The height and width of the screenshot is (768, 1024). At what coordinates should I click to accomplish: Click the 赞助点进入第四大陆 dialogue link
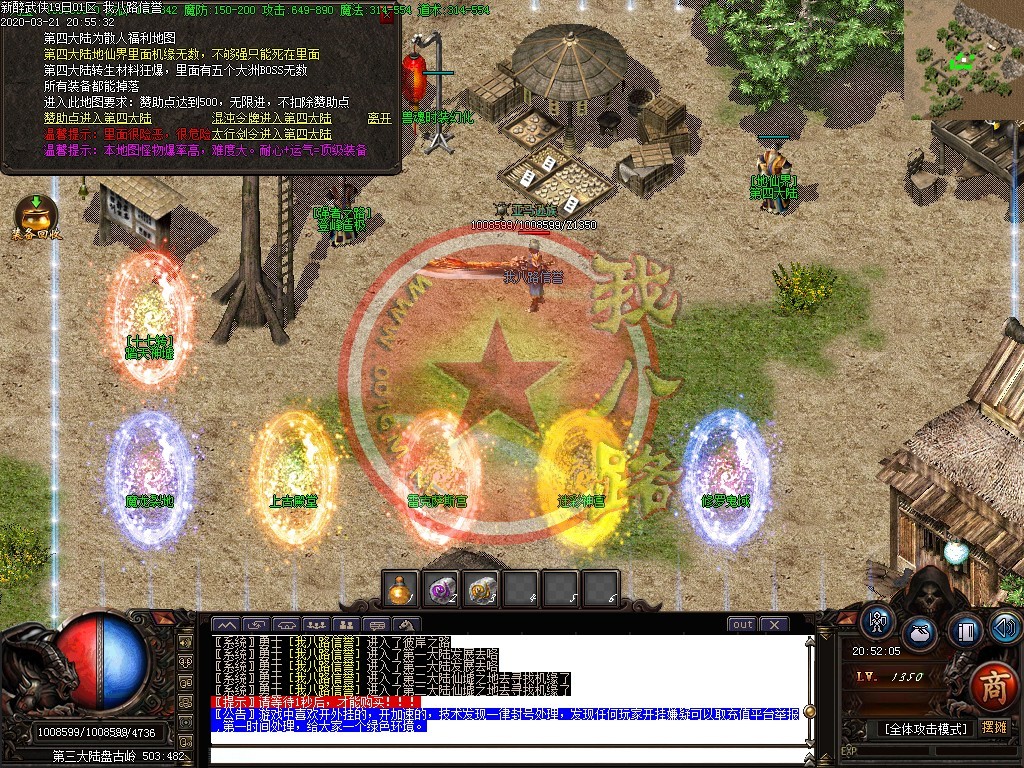coord(96,118)
